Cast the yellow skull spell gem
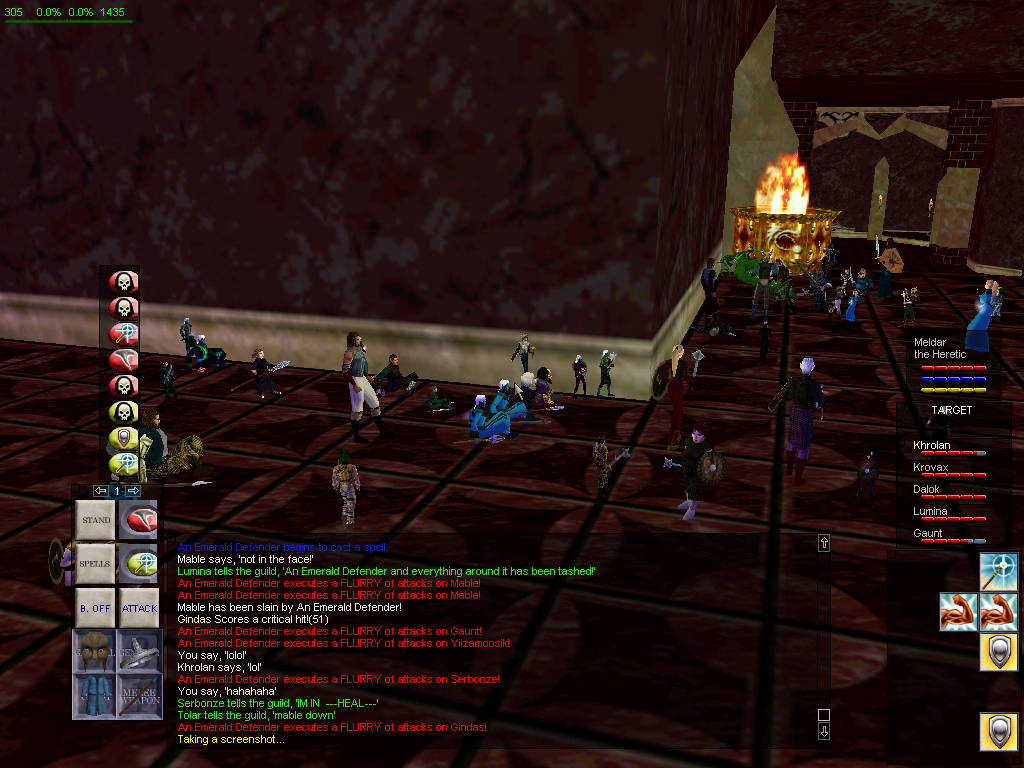Image resolution: width=1024 pixels, height=768 pixels. pos(124,412)
